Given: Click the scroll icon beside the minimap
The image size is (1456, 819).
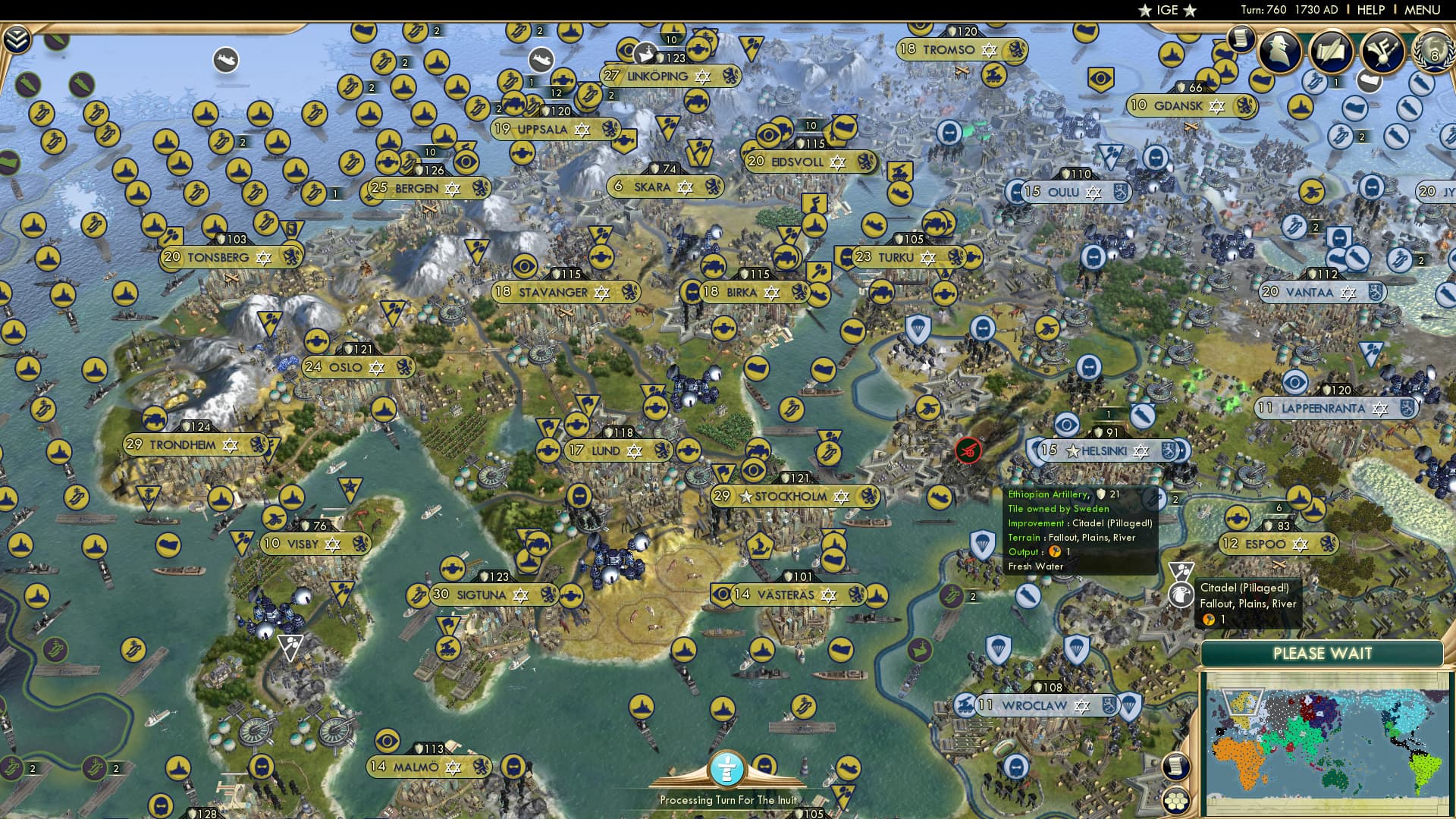Looking at the screenshot, I should click(1176, 767).
